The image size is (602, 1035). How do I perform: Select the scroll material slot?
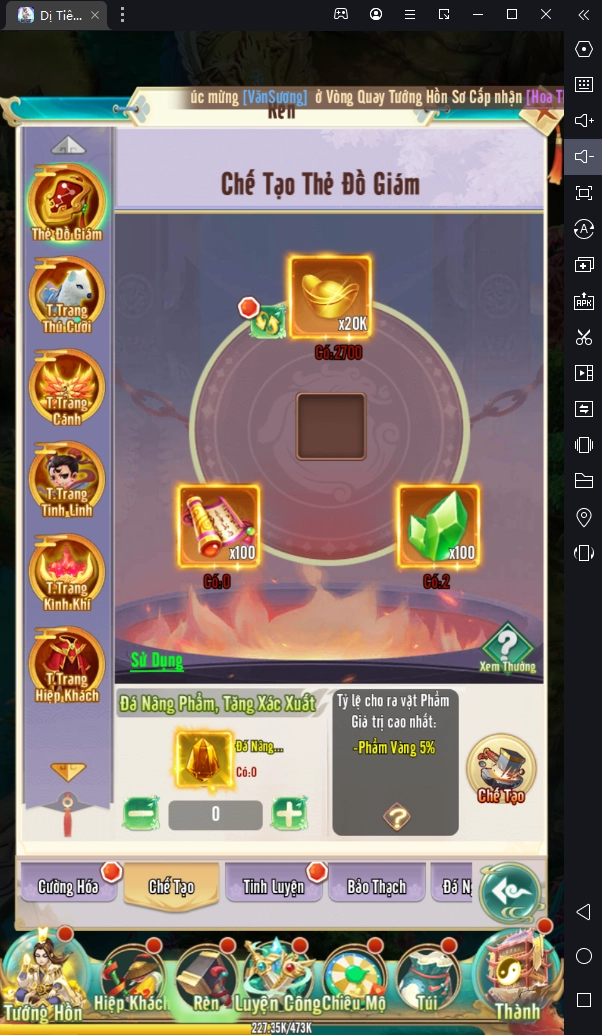(219, 526)
